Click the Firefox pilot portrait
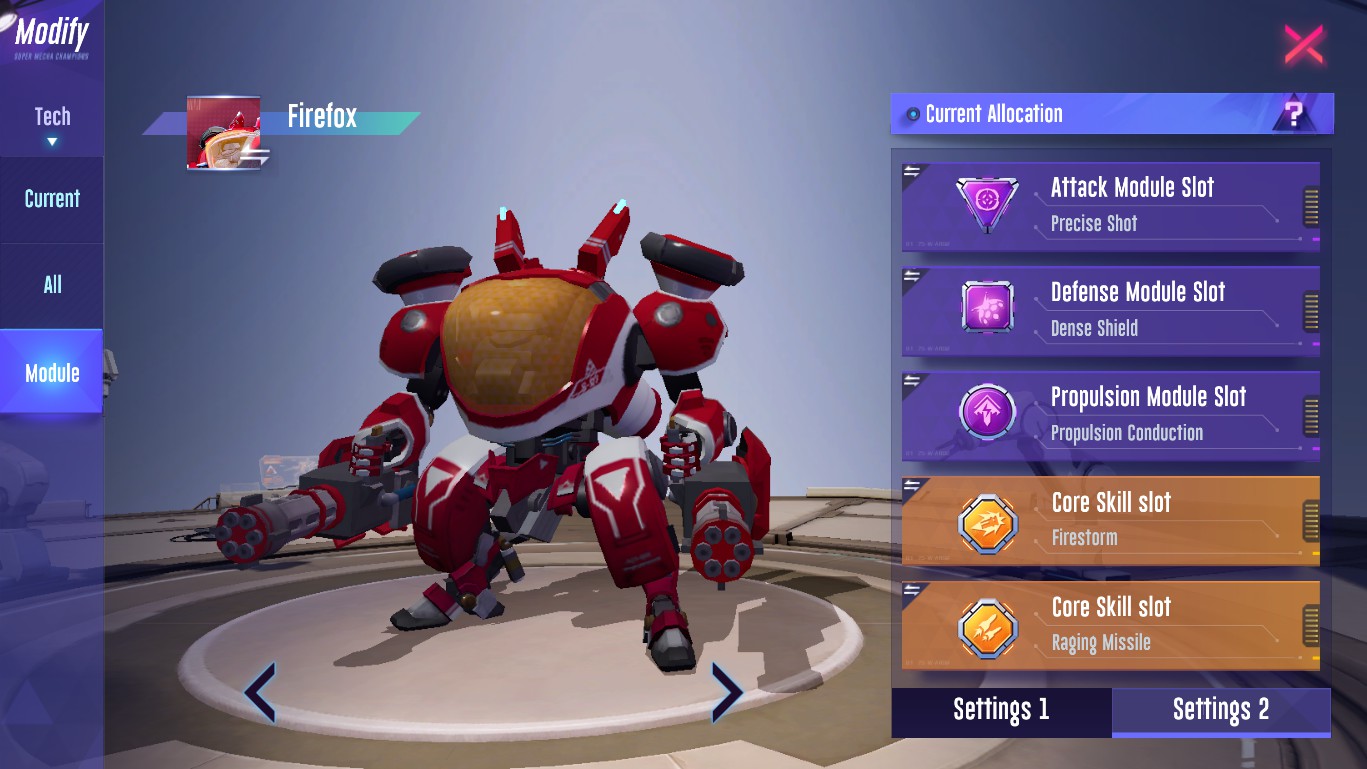The image size is (1367, 769). pyautogui.click(x=224, y=132)
